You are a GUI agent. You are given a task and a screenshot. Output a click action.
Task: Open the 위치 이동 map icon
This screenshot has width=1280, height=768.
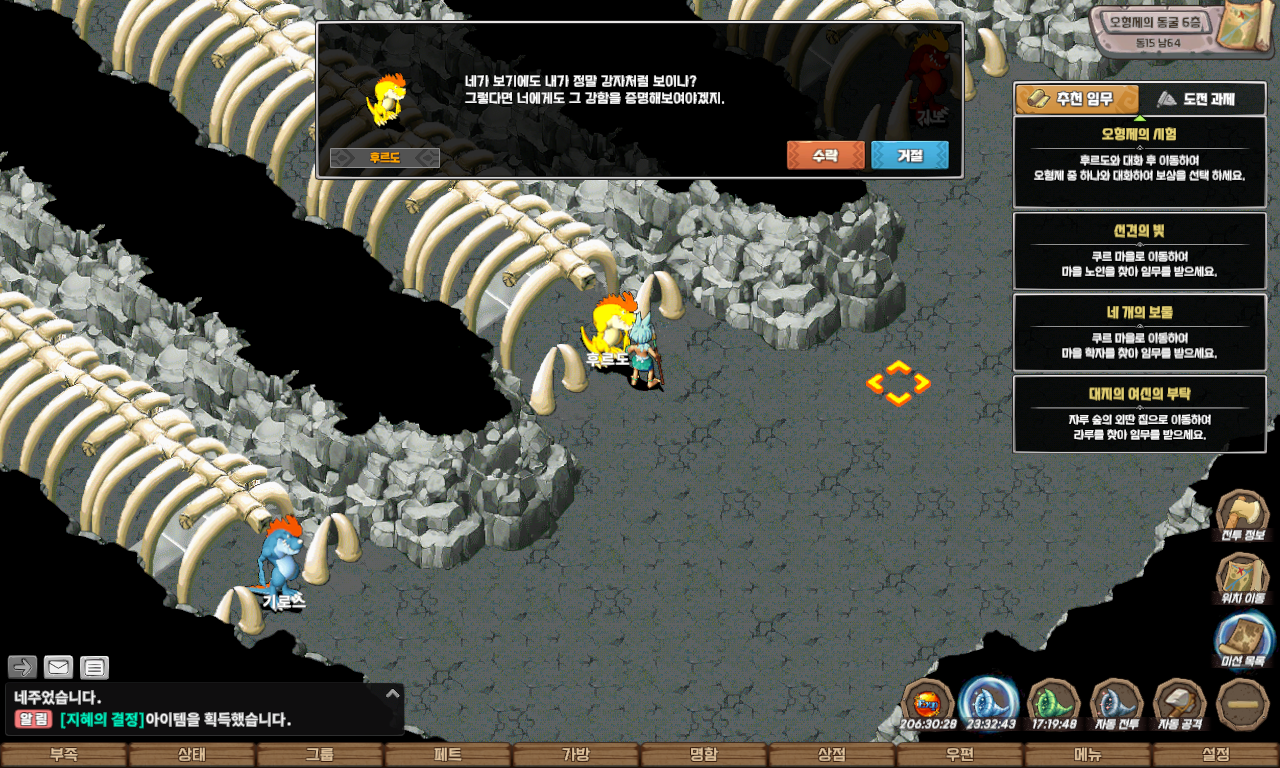pyautogui.click(x=1242, y=579)
